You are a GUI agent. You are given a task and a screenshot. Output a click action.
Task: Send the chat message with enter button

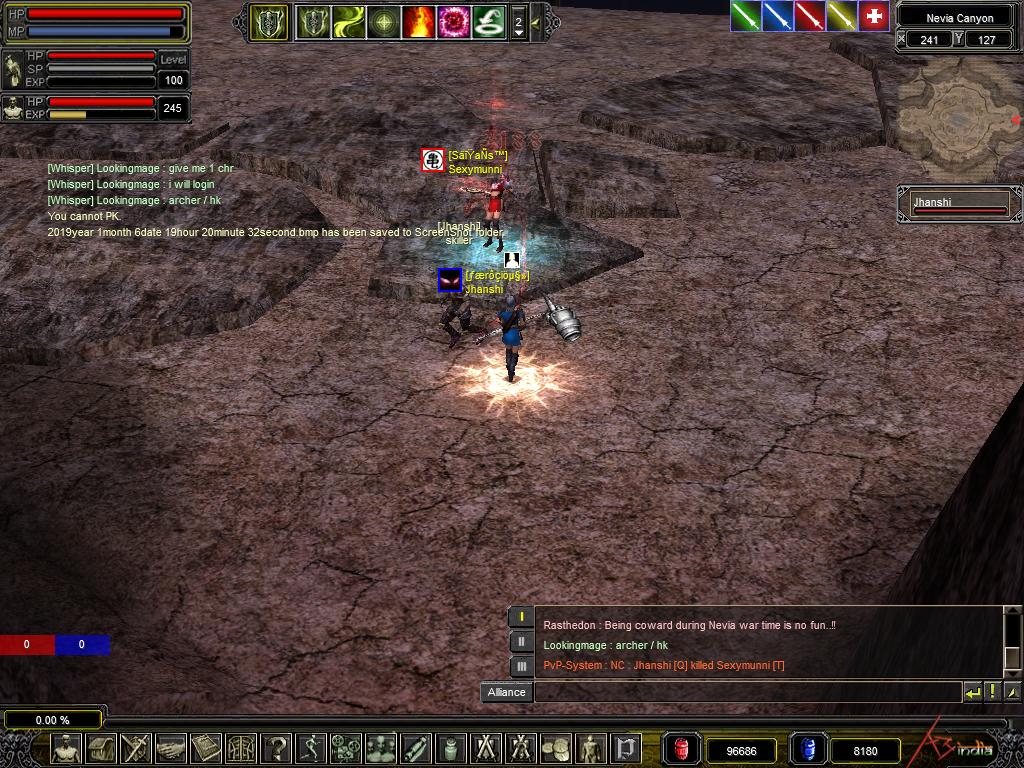[972, 692]
